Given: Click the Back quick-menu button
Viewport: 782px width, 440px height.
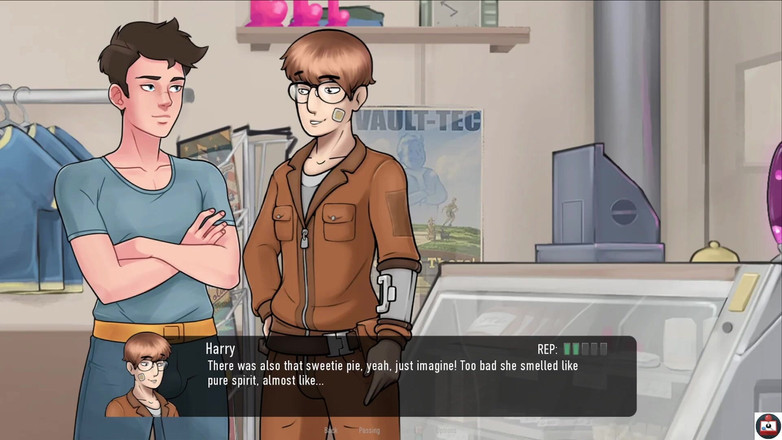Looking at the screenshot, I should (x=330, y=431).
